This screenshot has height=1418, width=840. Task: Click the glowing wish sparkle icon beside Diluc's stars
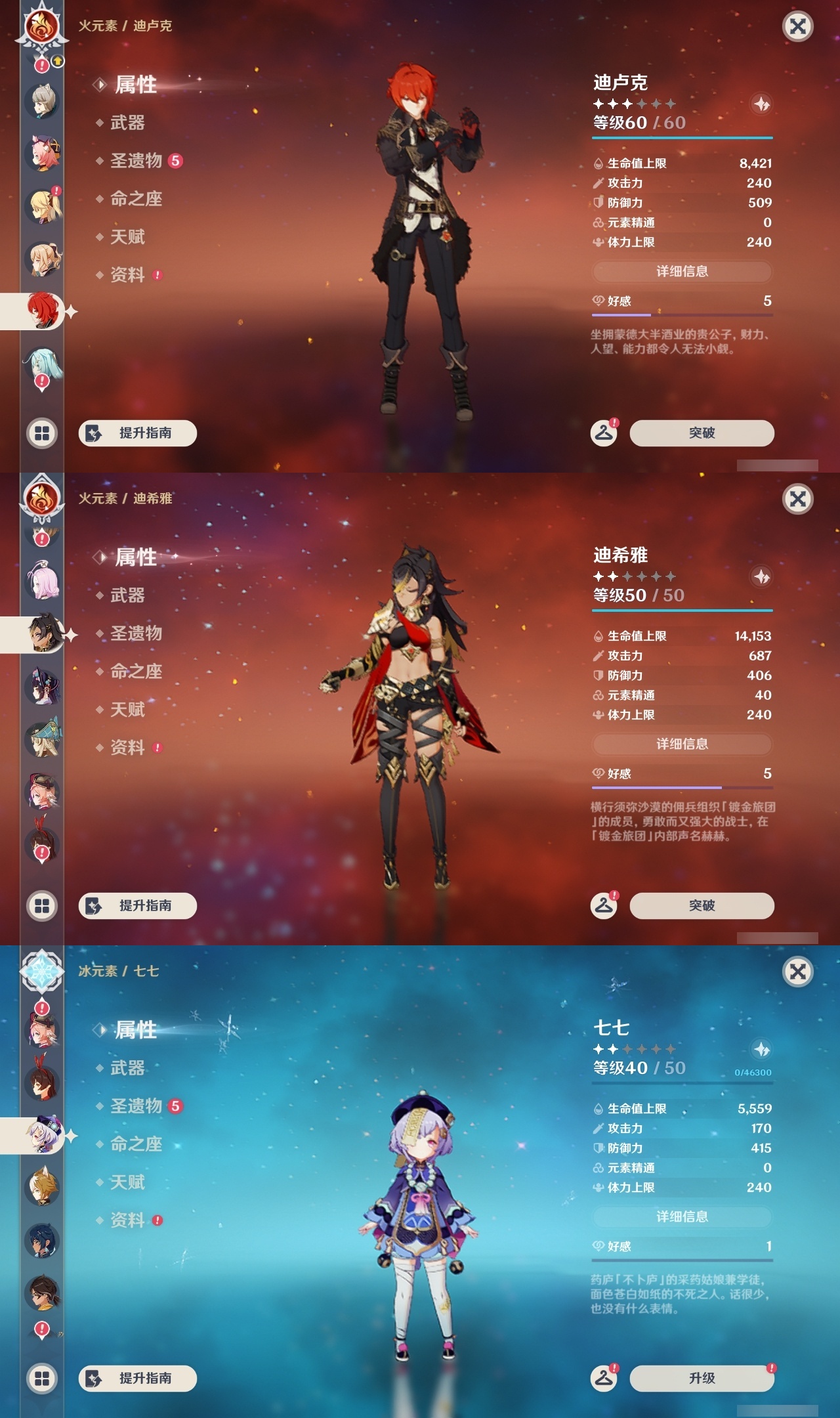click(x=761, y=104)
